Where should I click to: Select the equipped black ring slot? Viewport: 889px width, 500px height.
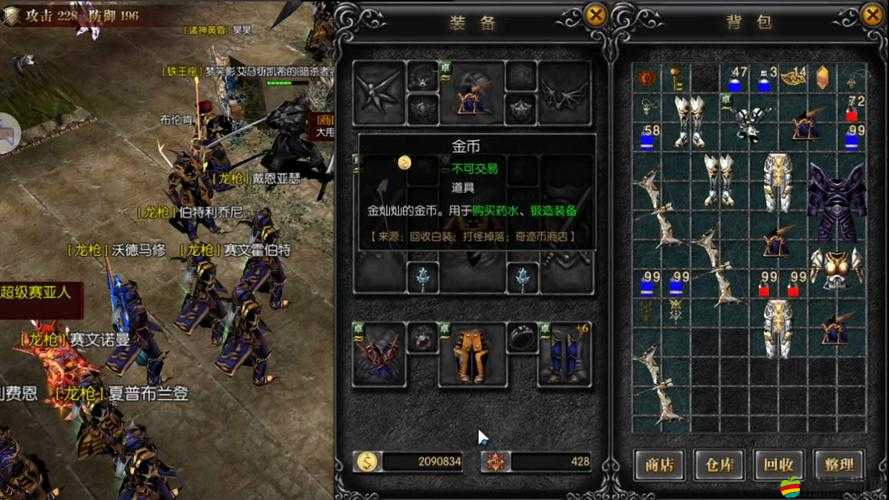coord(522,337)
